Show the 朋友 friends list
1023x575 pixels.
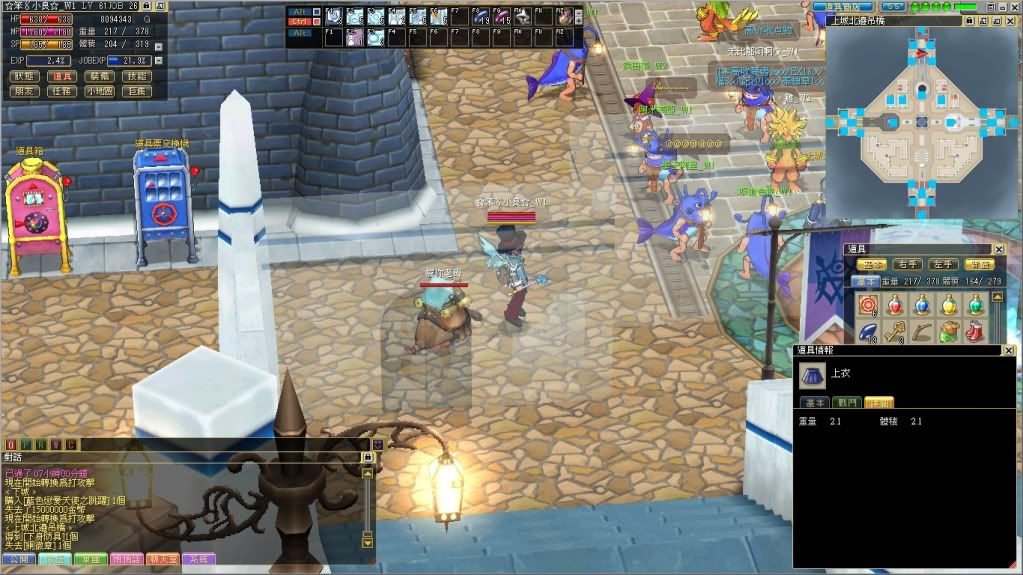(x=25, y=91)
